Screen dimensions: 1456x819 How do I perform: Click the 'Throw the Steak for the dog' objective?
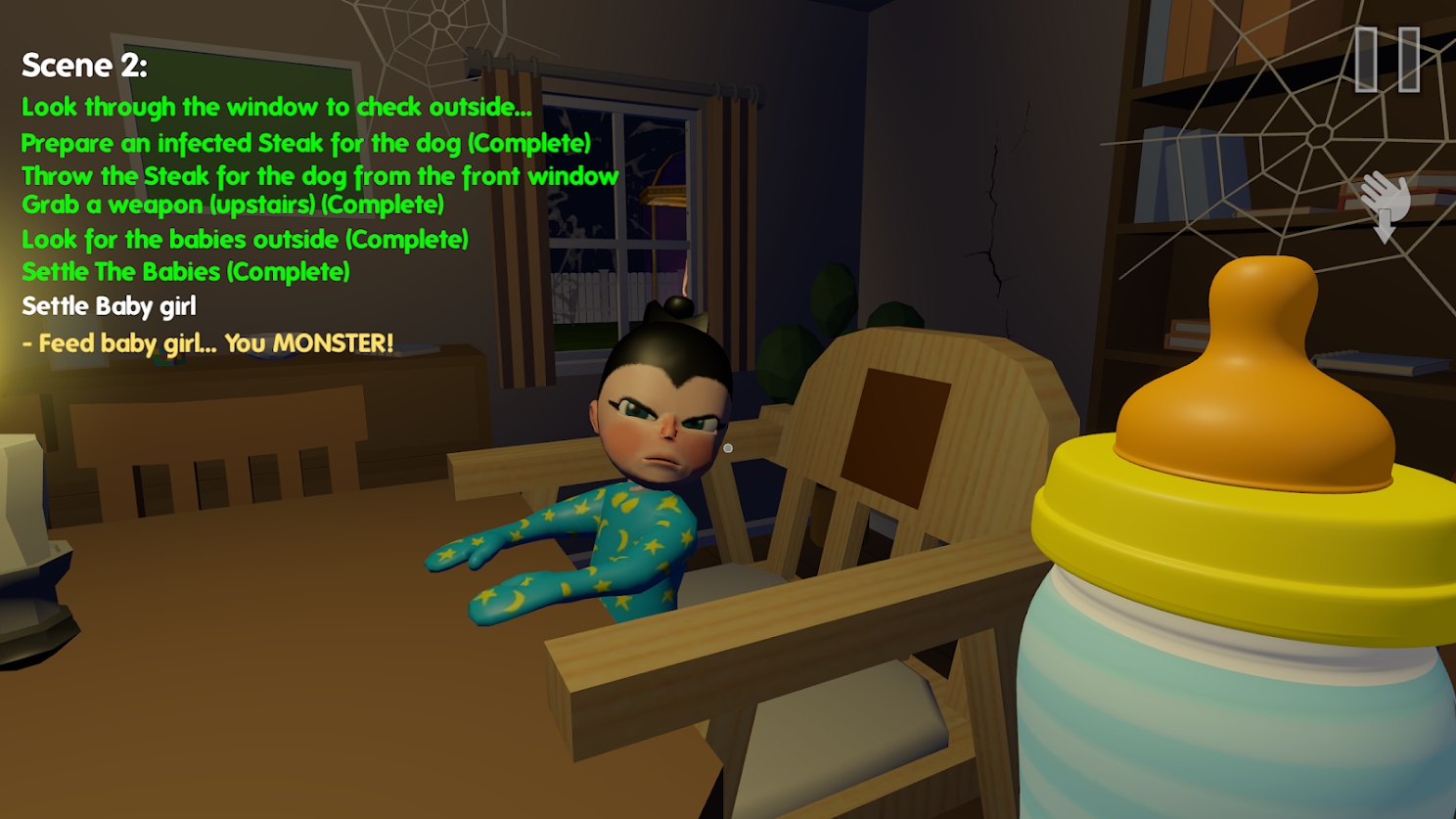[x=320, y=177]
